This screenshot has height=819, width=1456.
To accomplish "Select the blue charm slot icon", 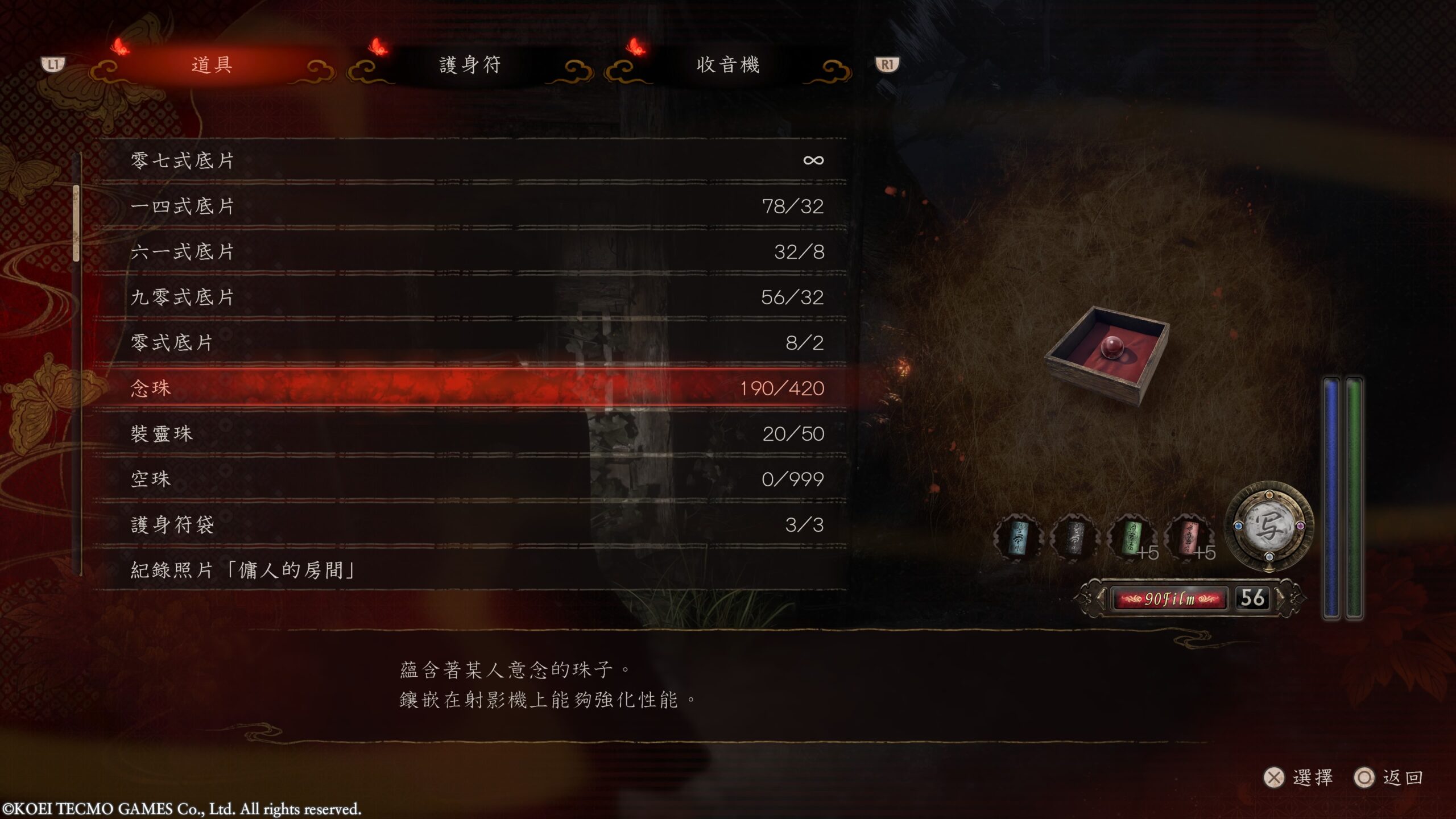I will click(1017, 537).
